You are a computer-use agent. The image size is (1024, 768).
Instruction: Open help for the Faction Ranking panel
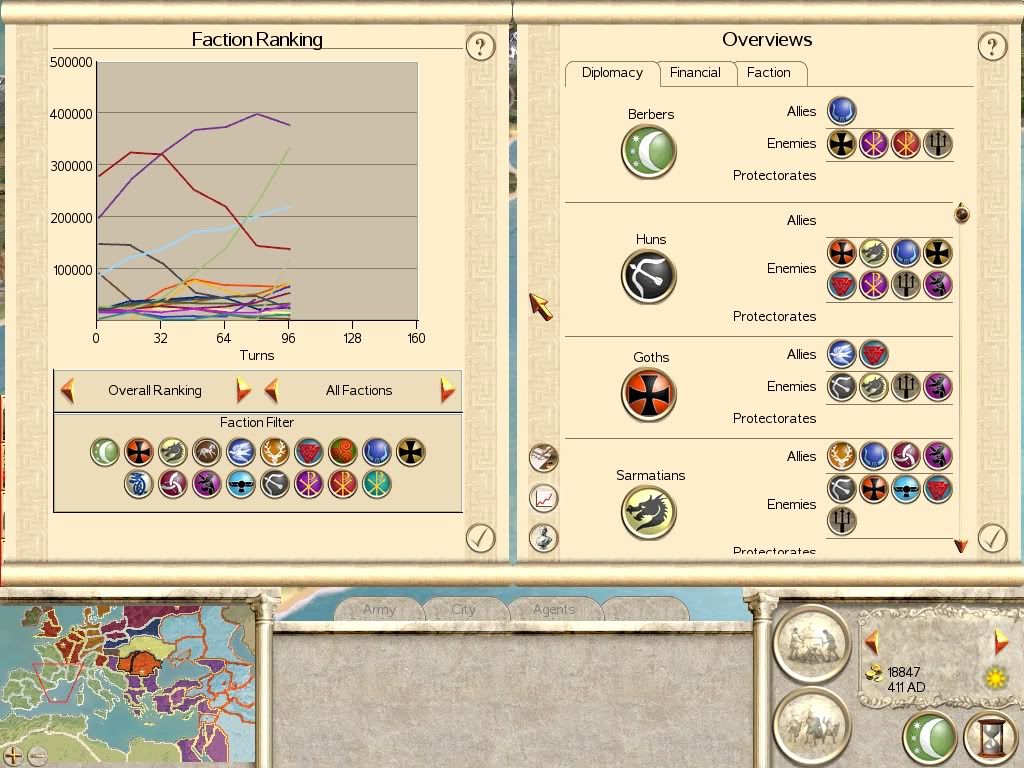tap(480, 46)
